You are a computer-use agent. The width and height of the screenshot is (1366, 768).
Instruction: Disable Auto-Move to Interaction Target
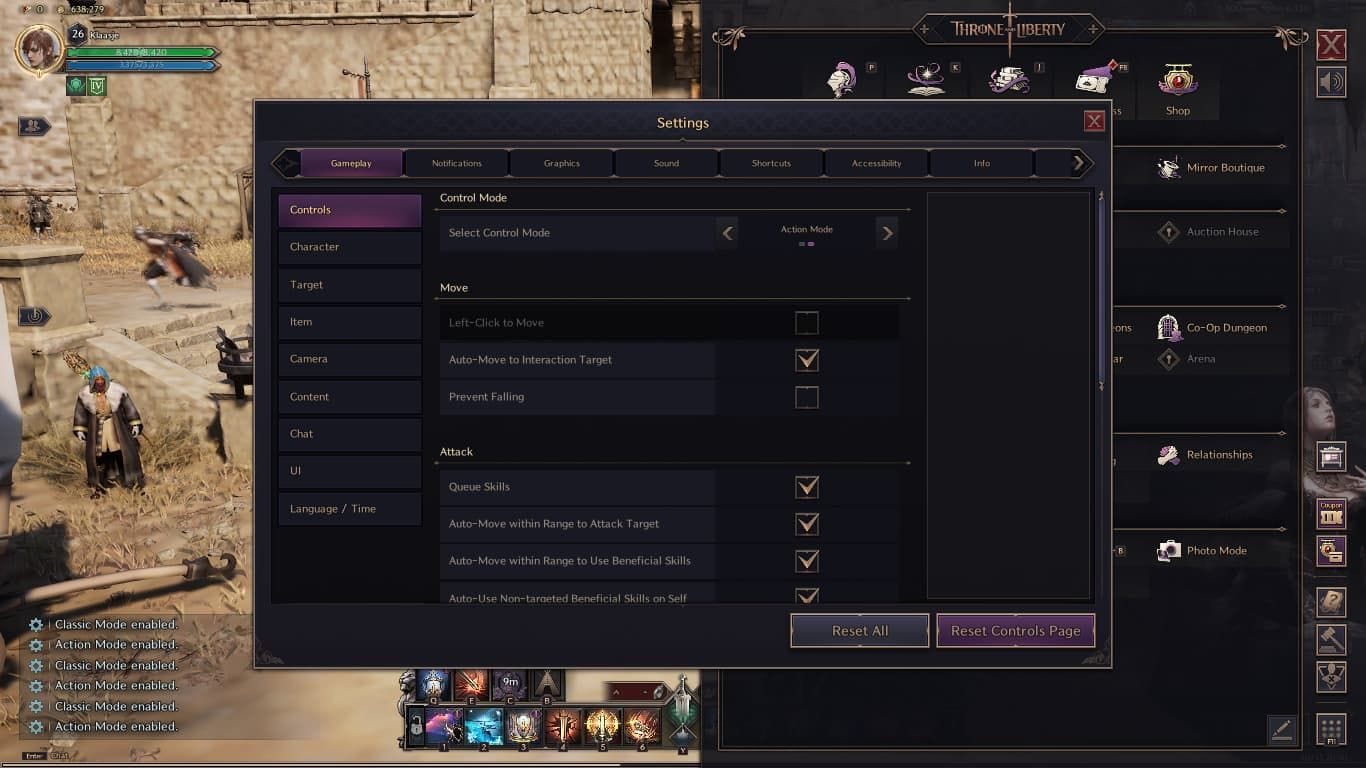[807, 359]
